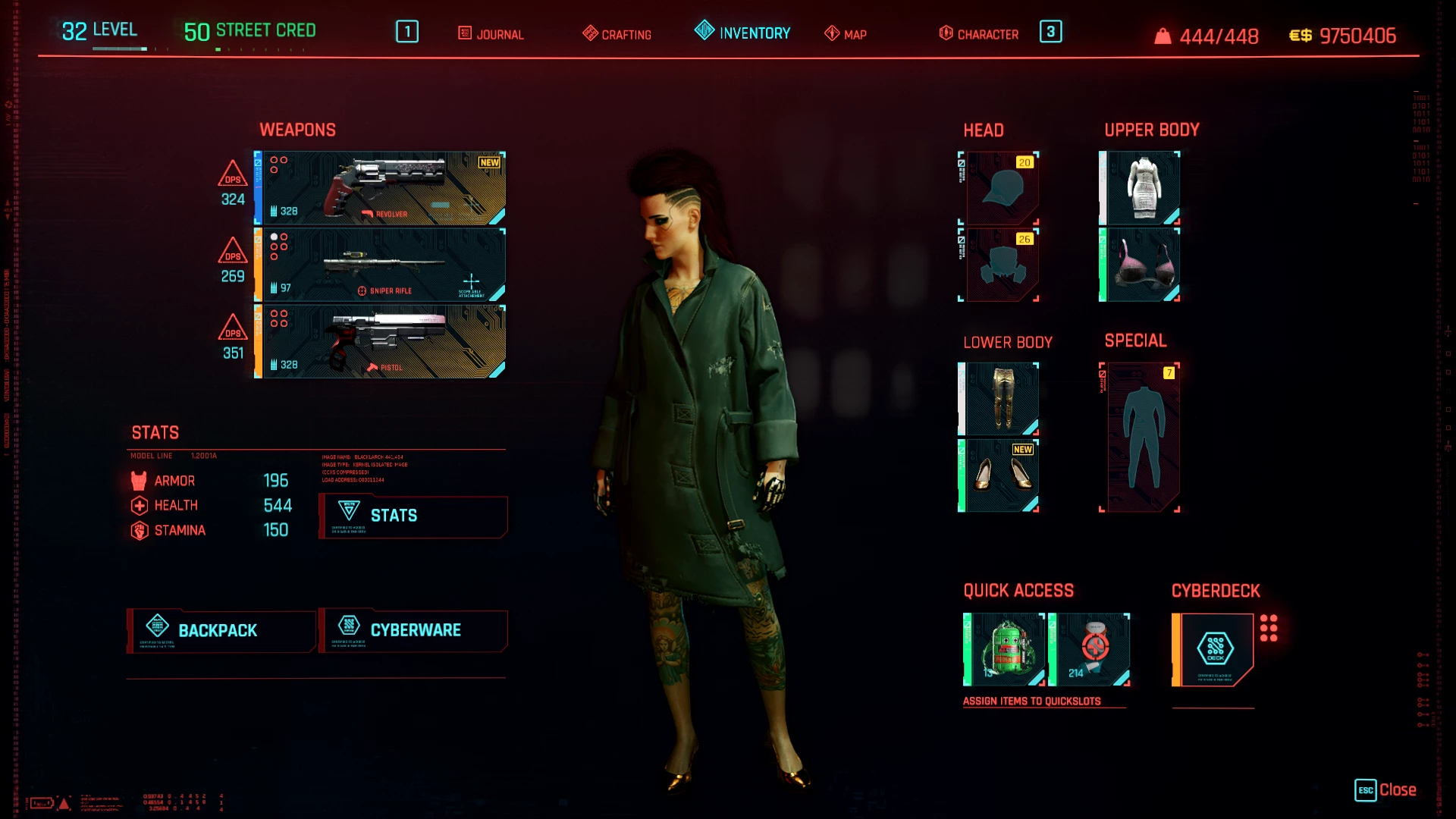Select the pink bra inner torso slot
This screenshot has height=819, width=1456.
1141,265
